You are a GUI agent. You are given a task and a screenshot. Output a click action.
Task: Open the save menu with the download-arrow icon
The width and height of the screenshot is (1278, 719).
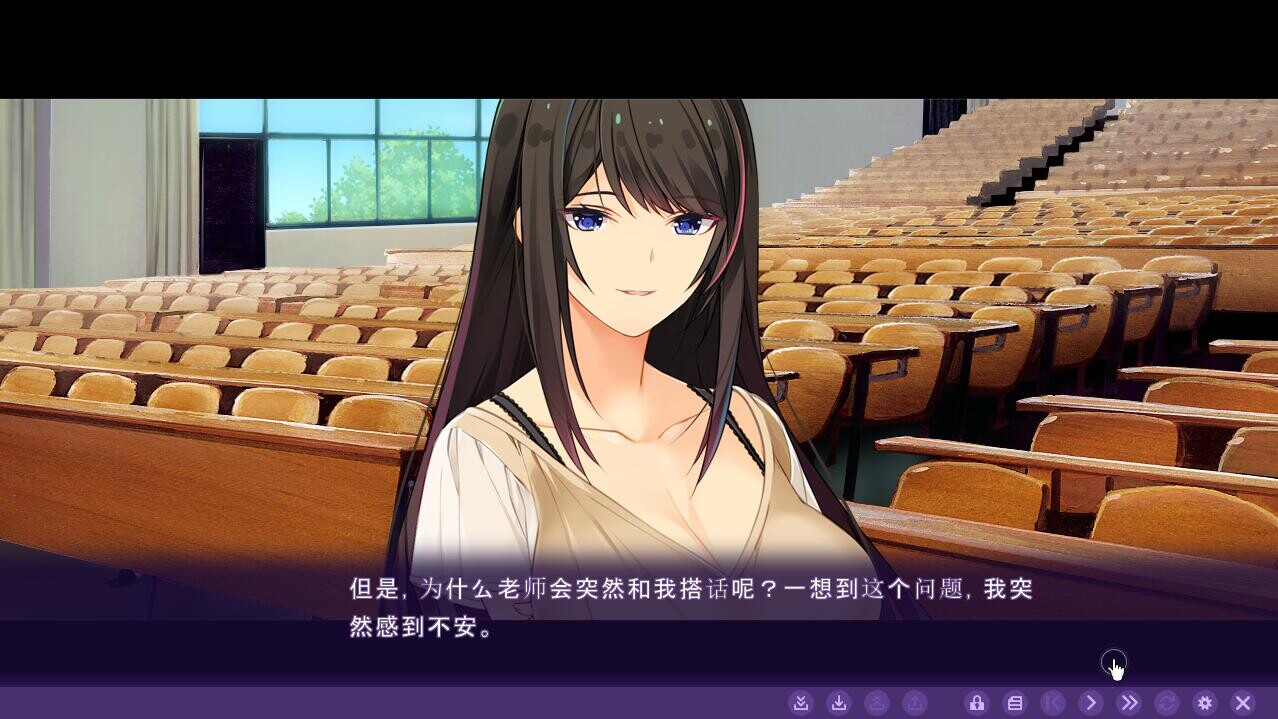(839, 703)
